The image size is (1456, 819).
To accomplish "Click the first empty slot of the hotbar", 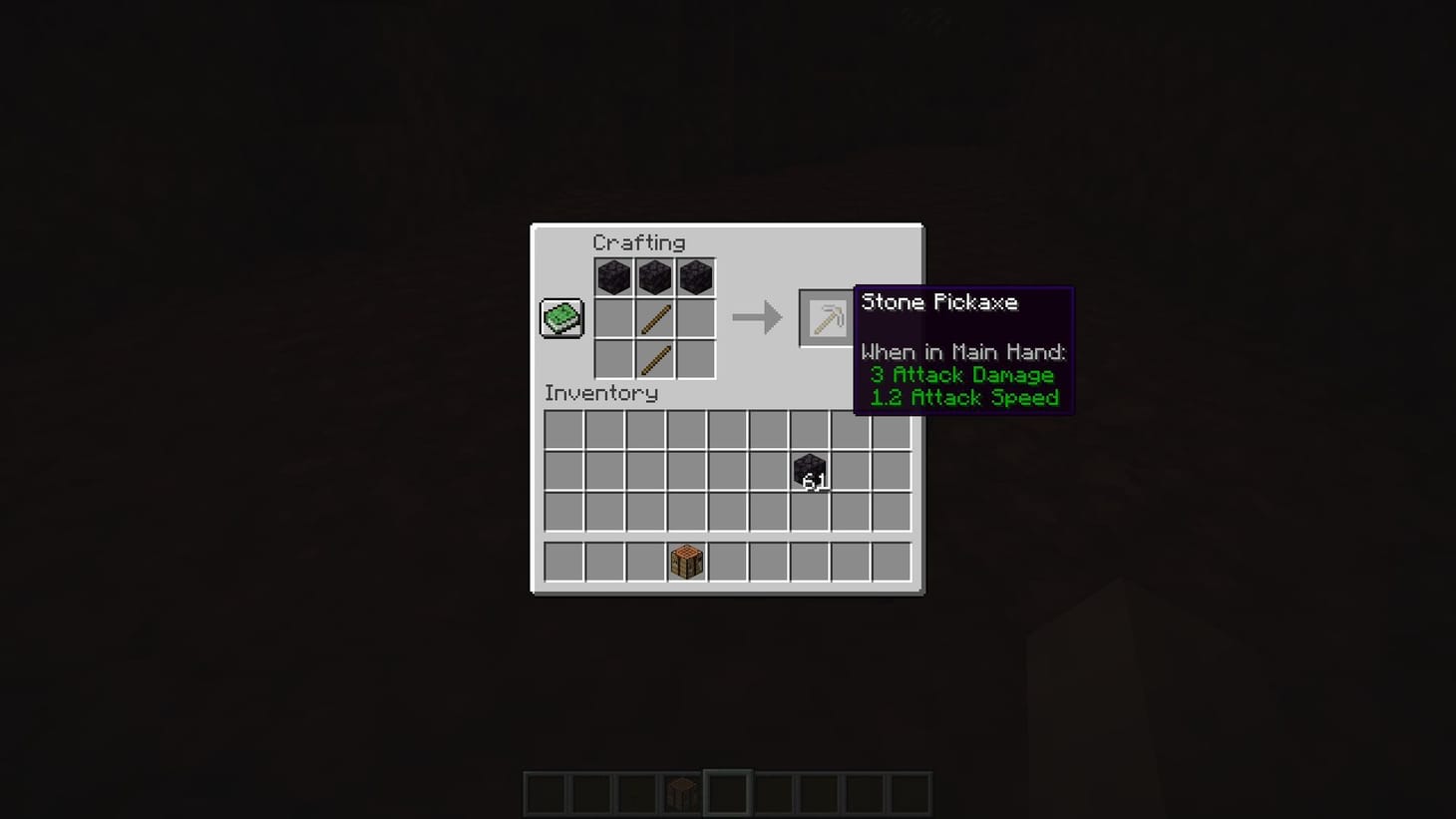I will [545, 793].
